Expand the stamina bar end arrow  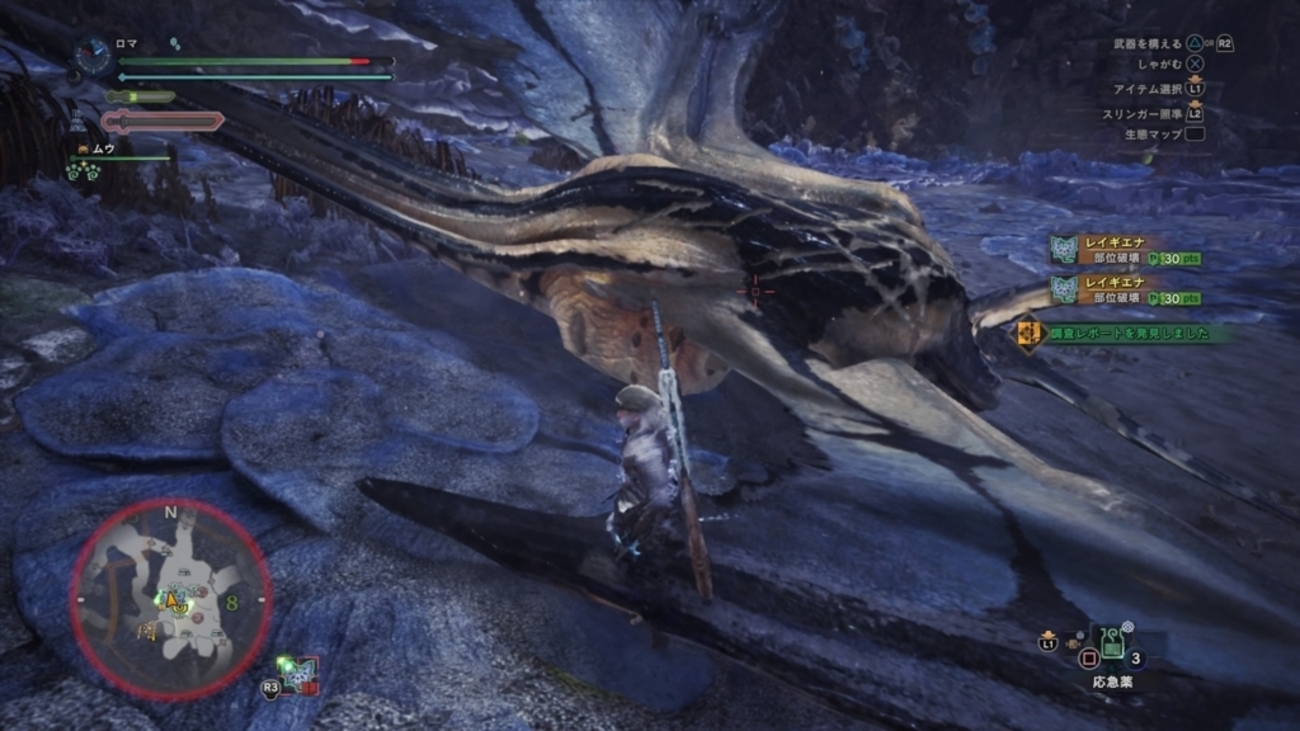[392, 77]
